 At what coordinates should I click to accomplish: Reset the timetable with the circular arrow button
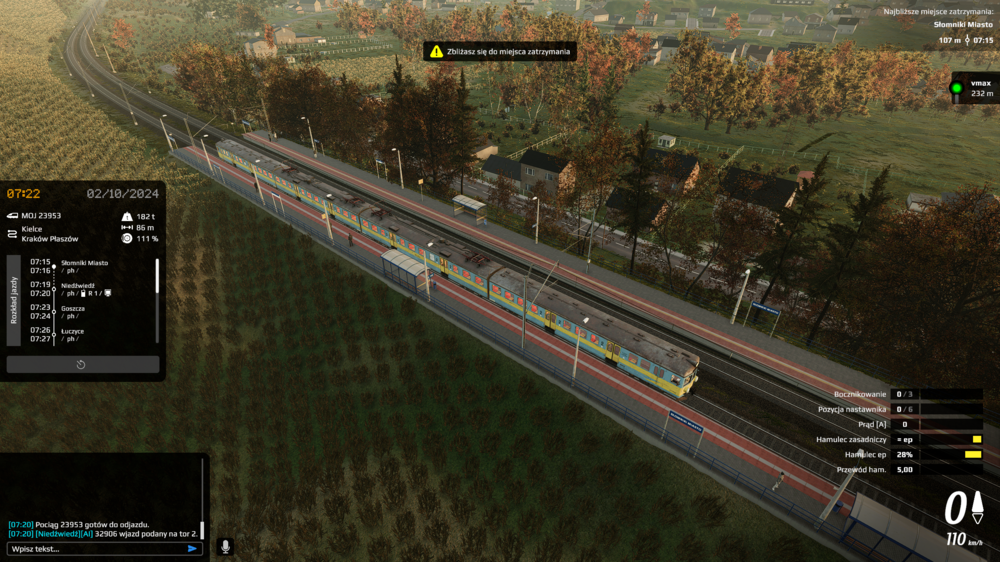(82, 364)
